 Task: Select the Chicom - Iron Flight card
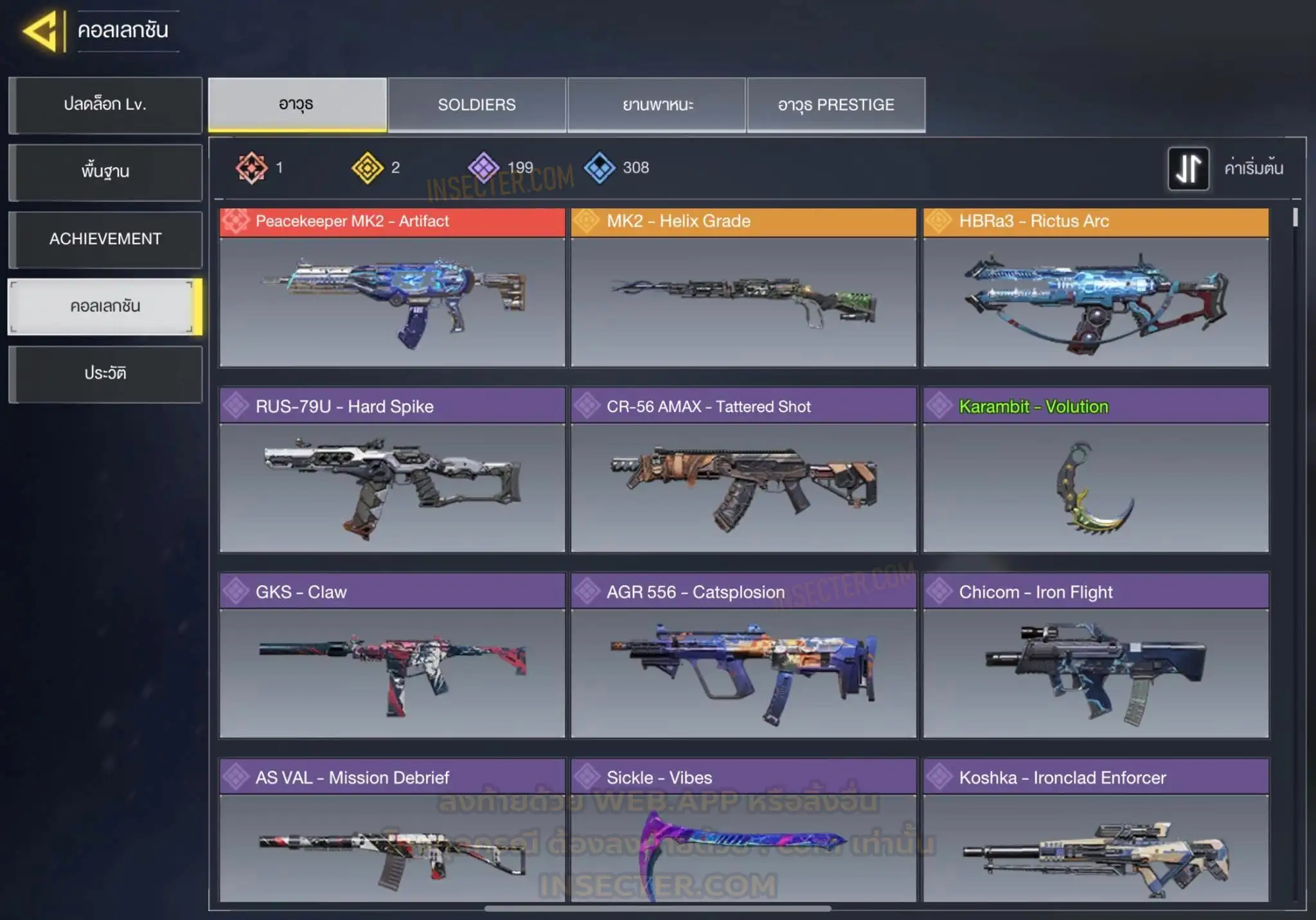1096,656
